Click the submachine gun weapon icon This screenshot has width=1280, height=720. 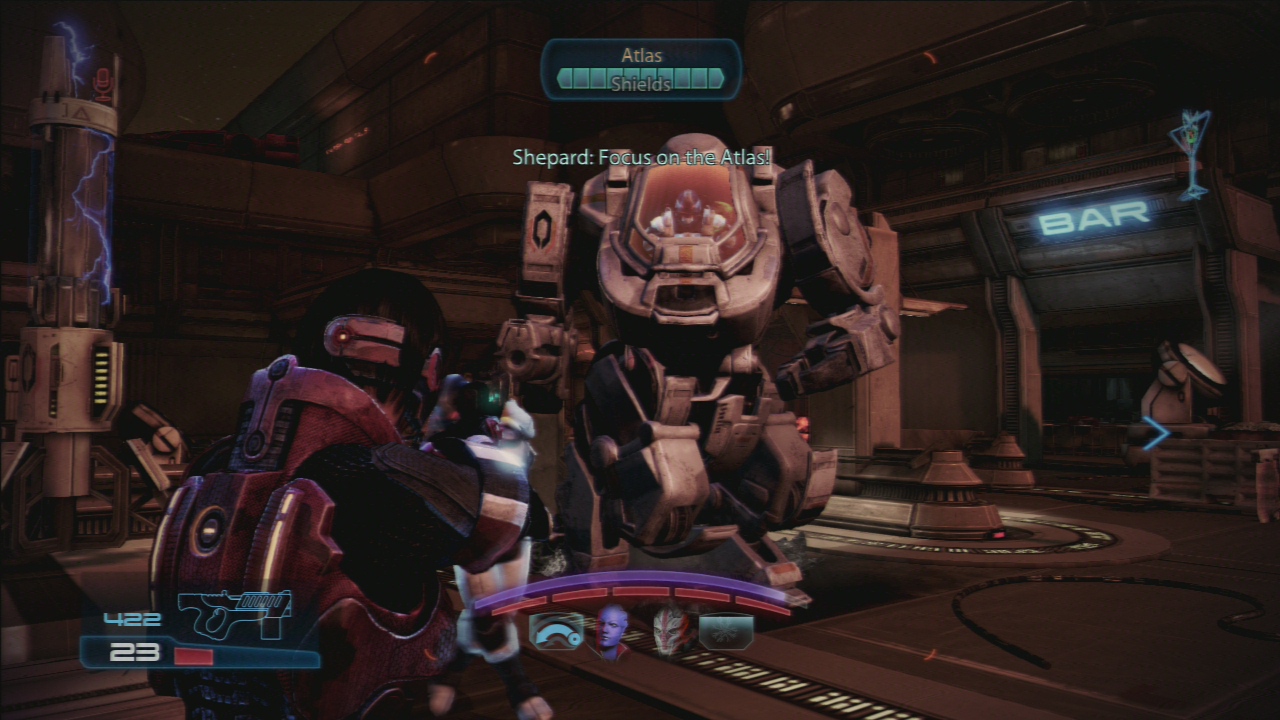[236, 611]
